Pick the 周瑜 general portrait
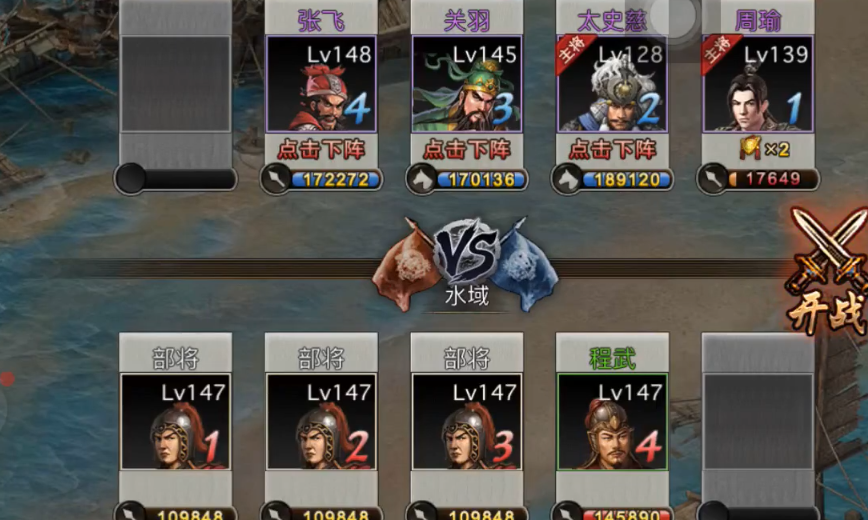868x520 pixels. tap(758, 85)
